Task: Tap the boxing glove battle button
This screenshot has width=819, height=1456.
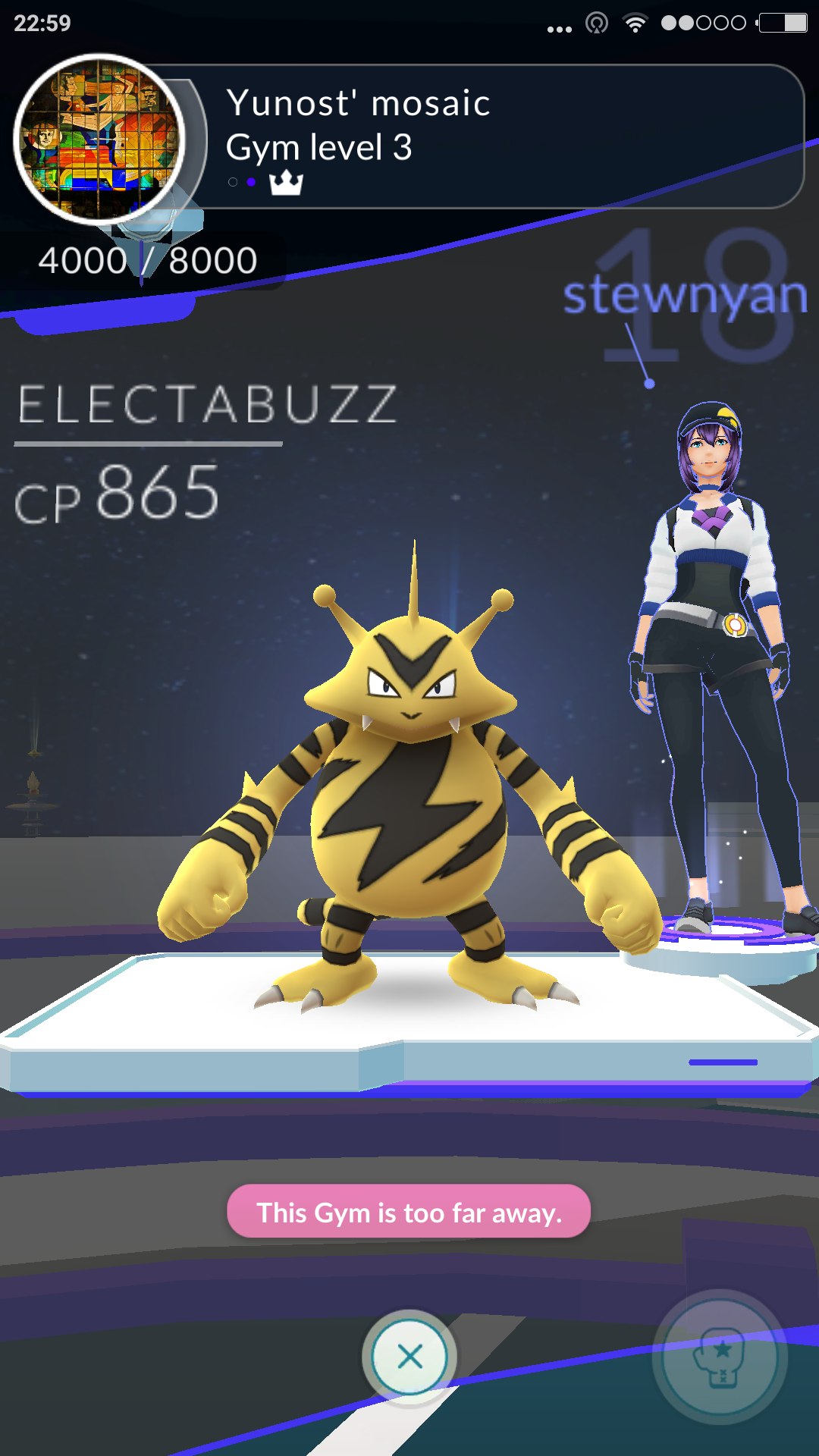Action: click(x=720, y=1356)
